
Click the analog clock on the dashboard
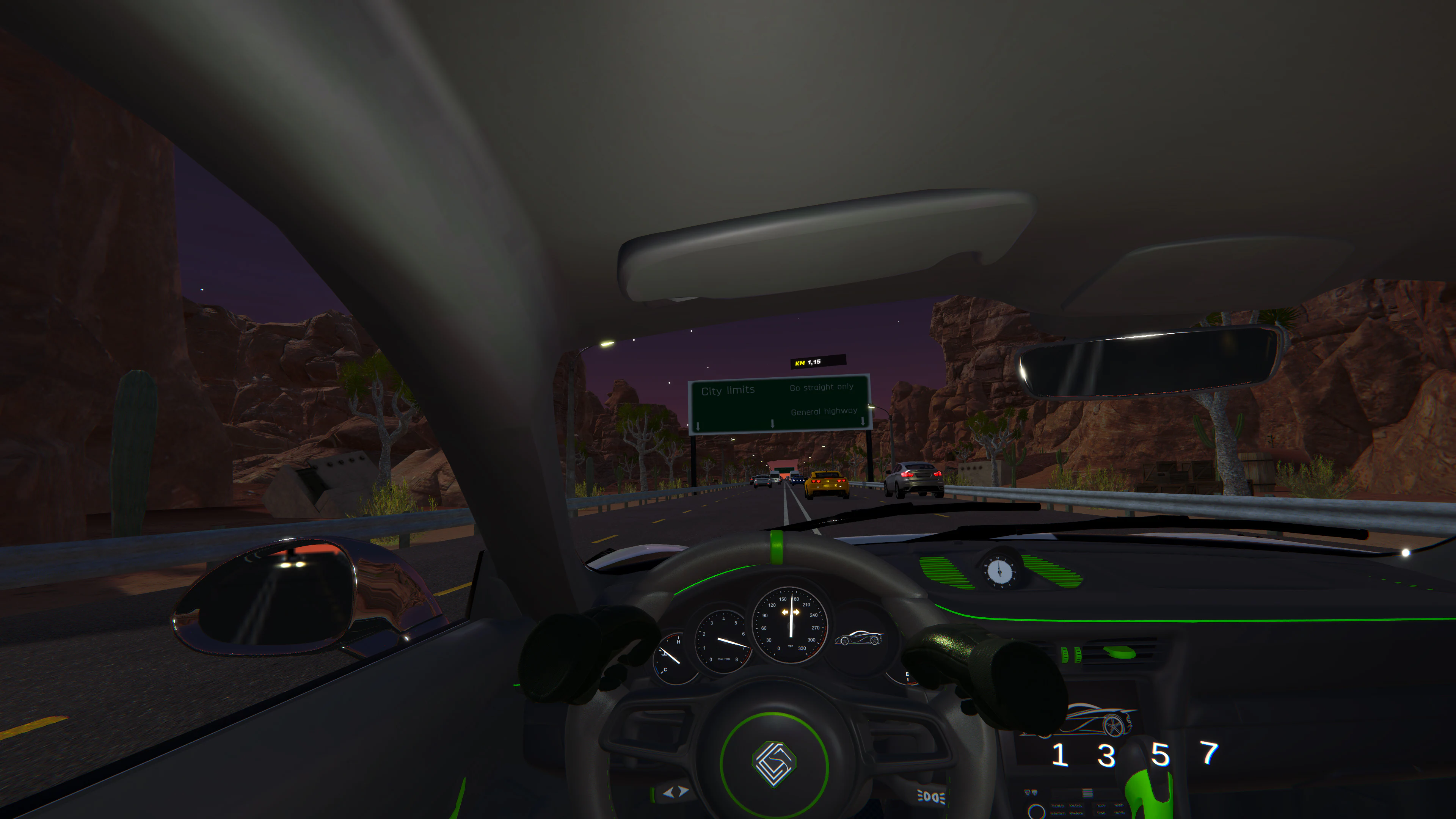coord(1000,572)
